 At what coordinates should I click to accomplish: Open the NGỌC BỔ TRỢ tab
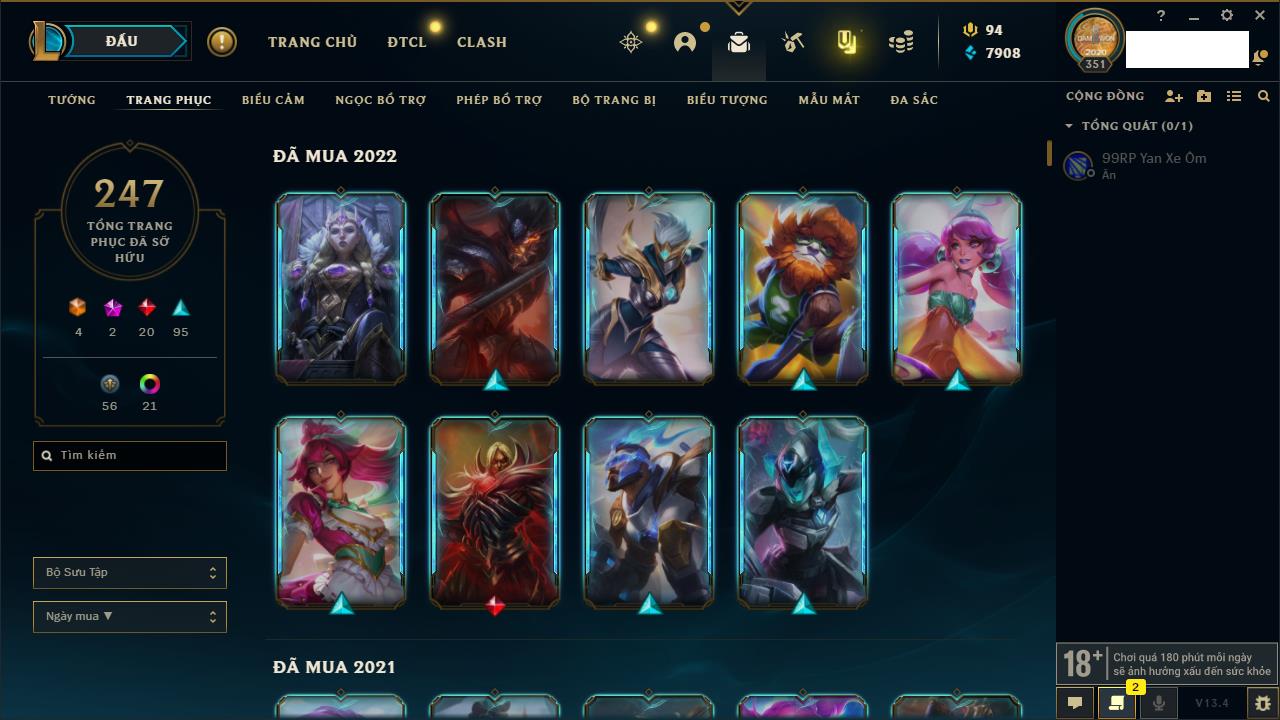tap(380, 100)
